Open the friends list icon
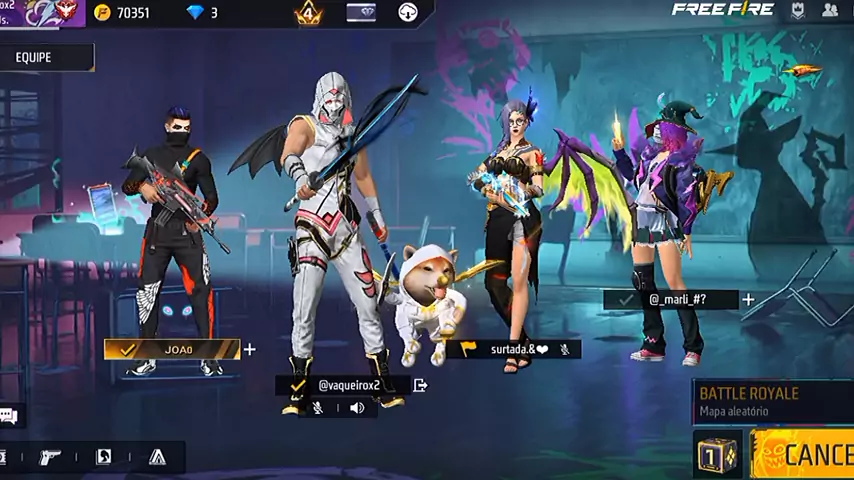This screenshot has height=480, width=854. pyautogui.click(x=830, y=11)
